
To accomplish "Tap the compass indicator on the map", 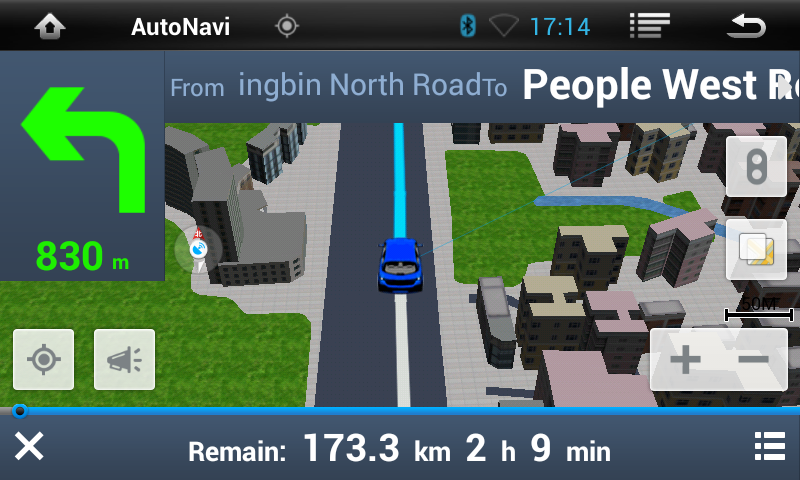I will (x=198, y=248).
